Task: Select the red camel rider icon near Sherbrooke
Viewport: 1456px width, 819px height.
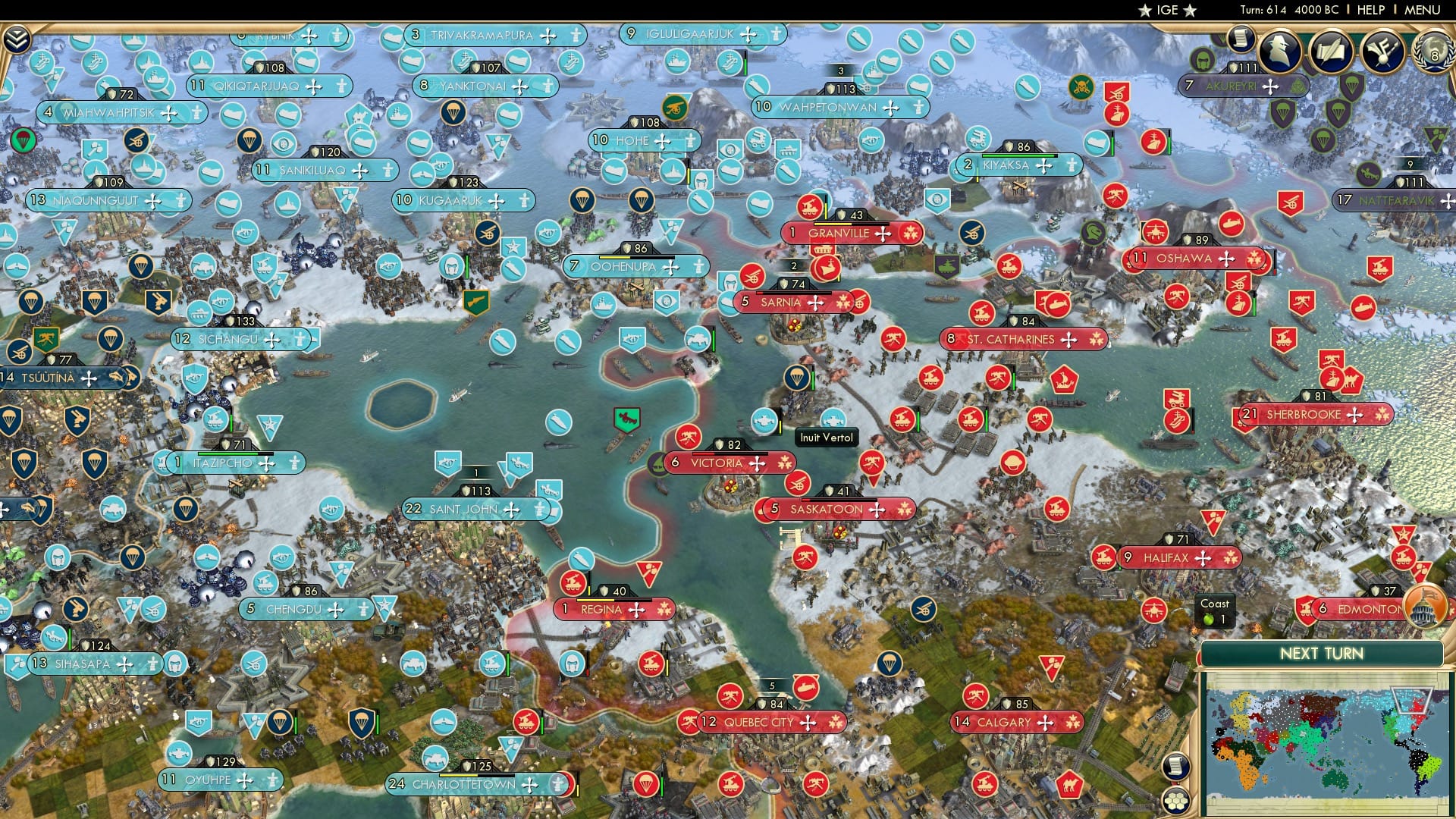Action: click(1352, 380)
